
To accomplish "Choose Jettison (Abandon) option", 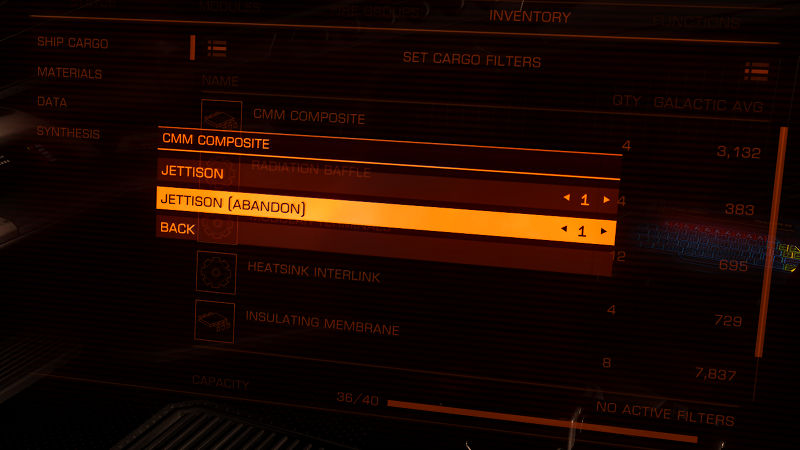I will pyautogui.click(x=233, y=206).
